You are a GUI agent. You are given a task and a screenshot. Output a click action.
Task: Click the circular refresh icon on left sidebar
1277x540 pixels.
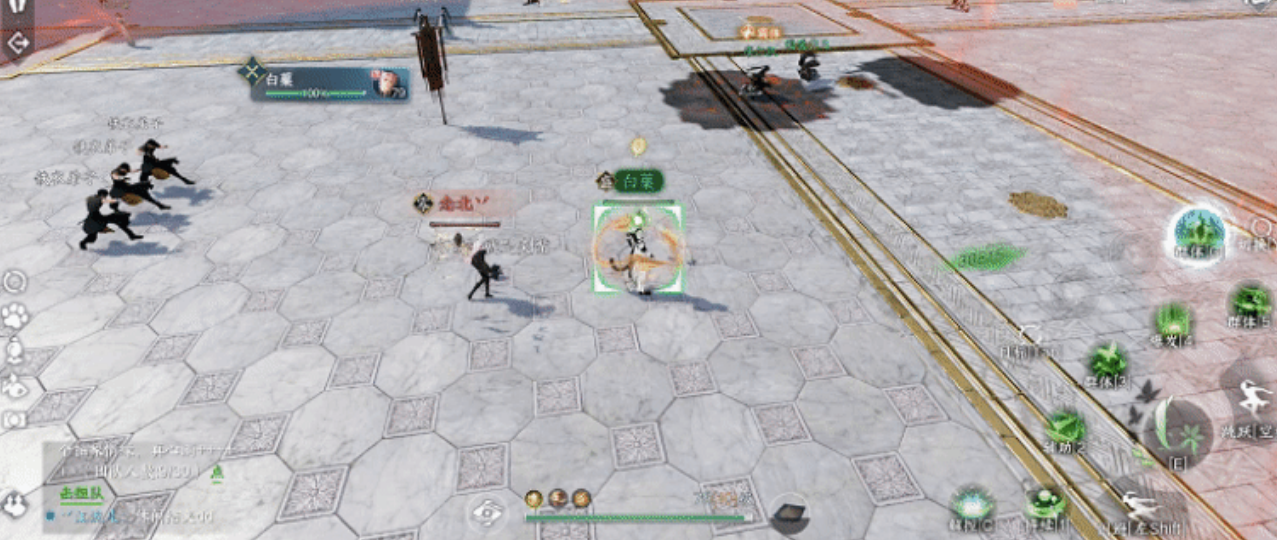(x=15, y=283)
